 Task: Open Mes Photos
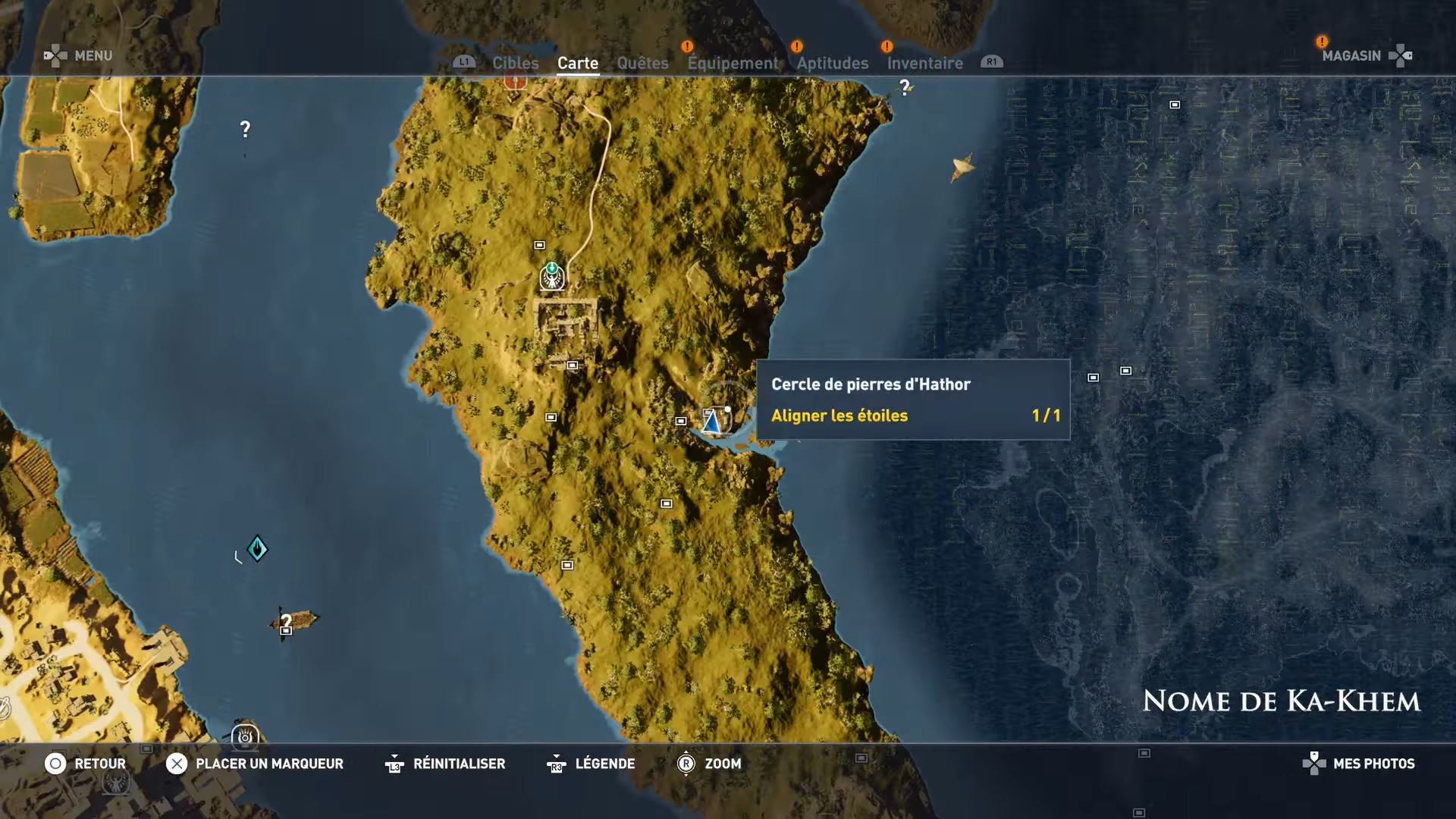tap(1373, 764)
